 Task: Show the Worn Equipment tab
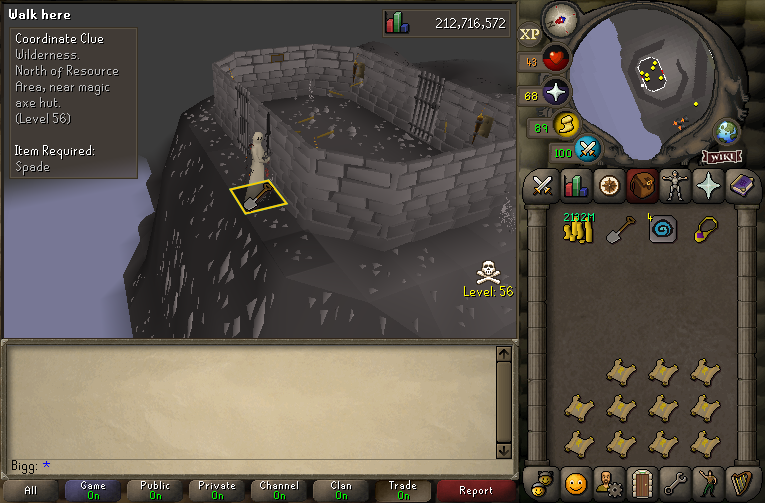click(675, 185)
